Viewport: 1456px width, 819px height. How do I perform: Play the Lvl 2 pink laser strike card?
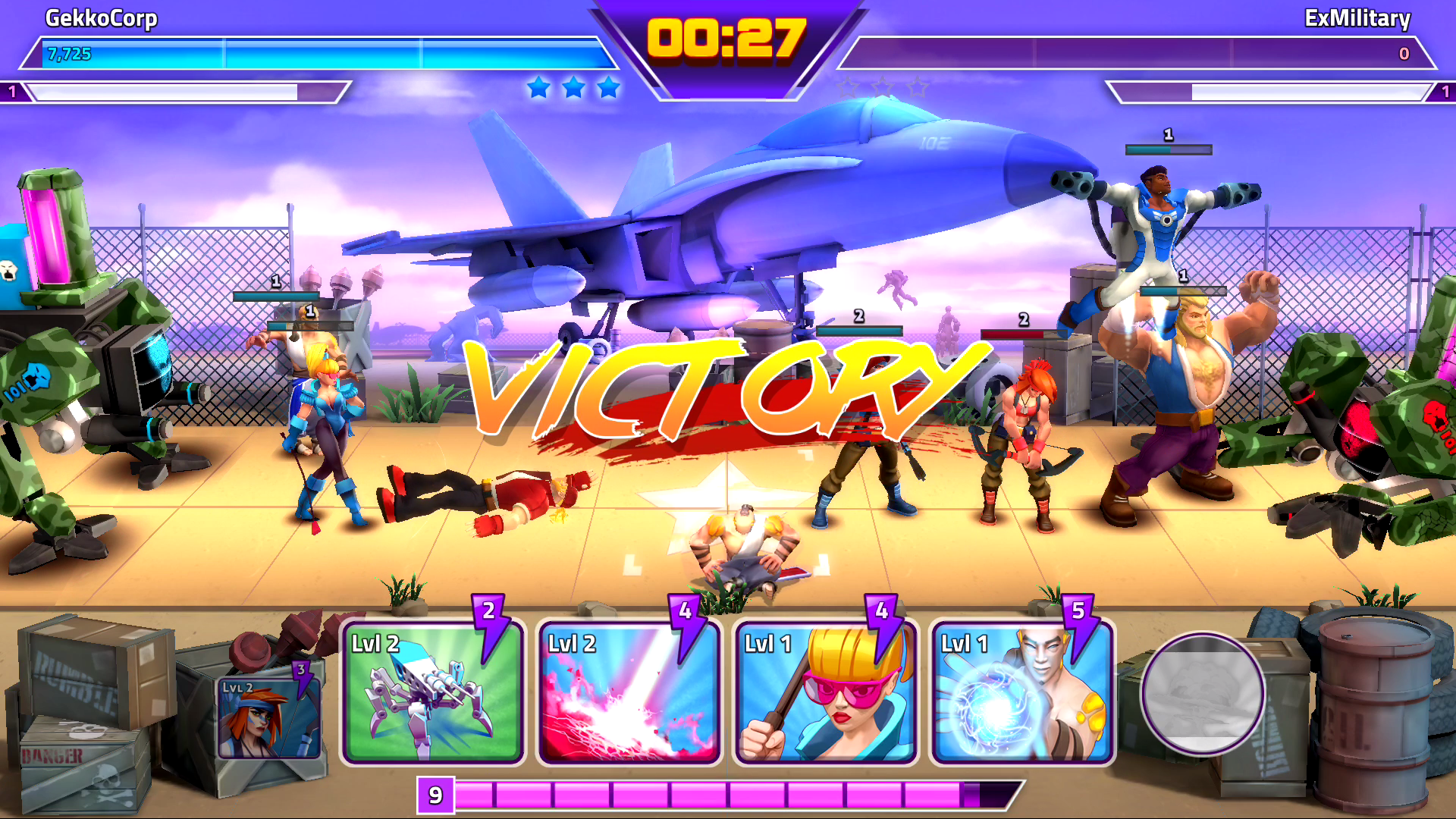pos(629,692)
